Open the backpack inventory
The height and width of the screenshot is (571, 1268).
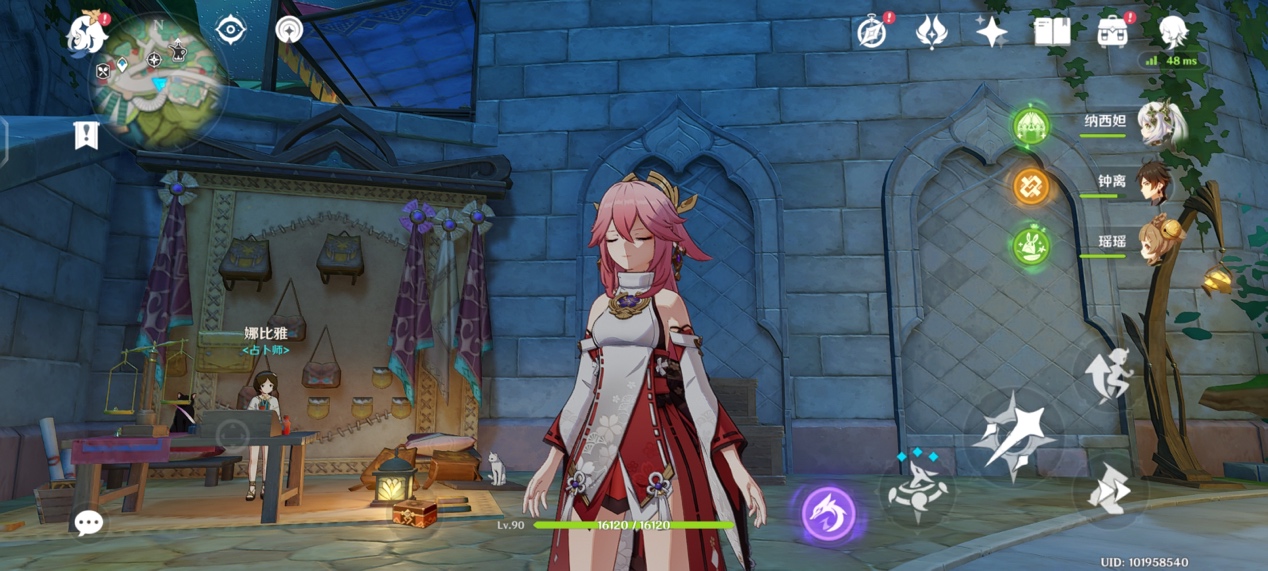pos(1112,32)
